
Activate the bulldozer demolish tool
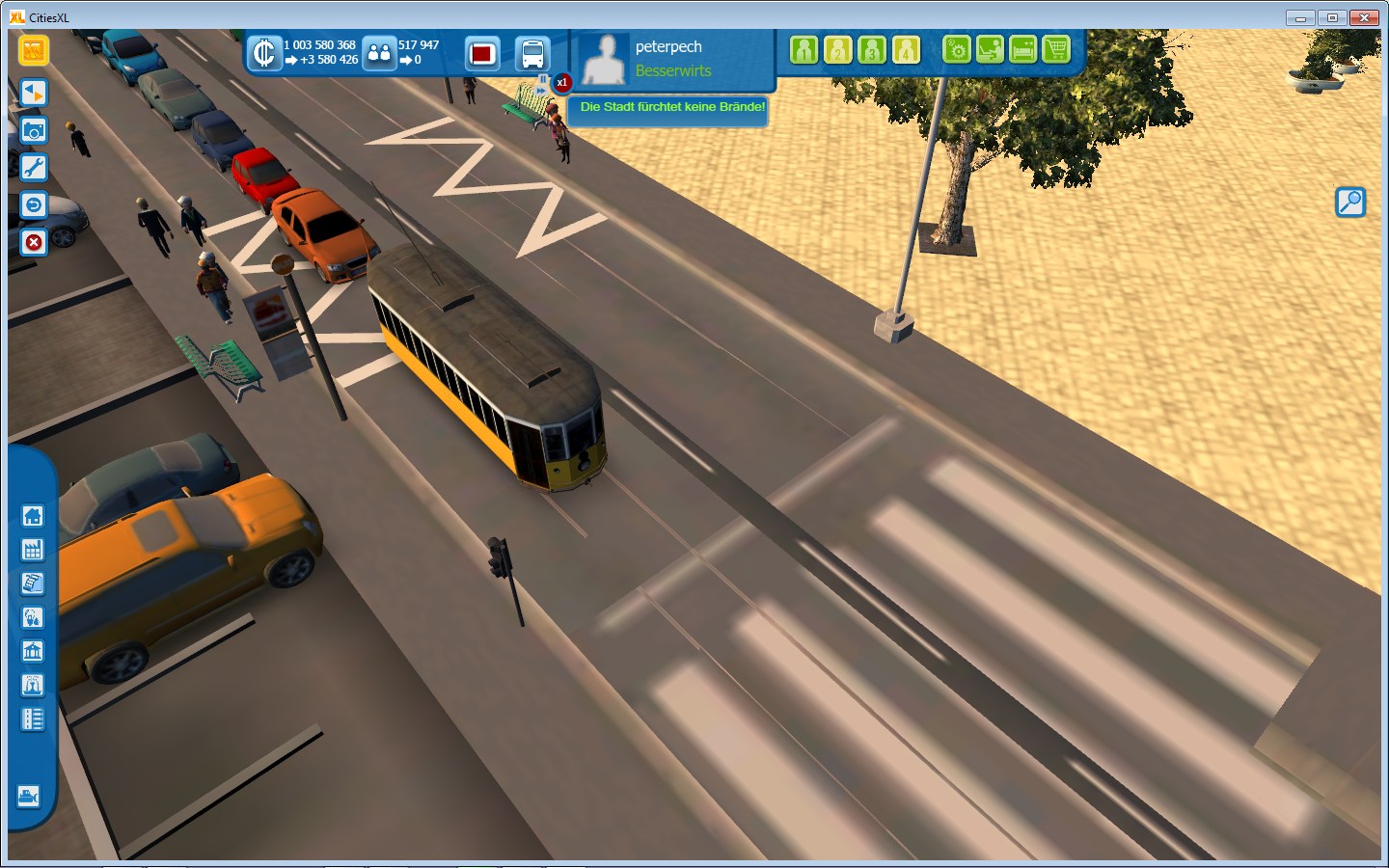pos(29,797)
